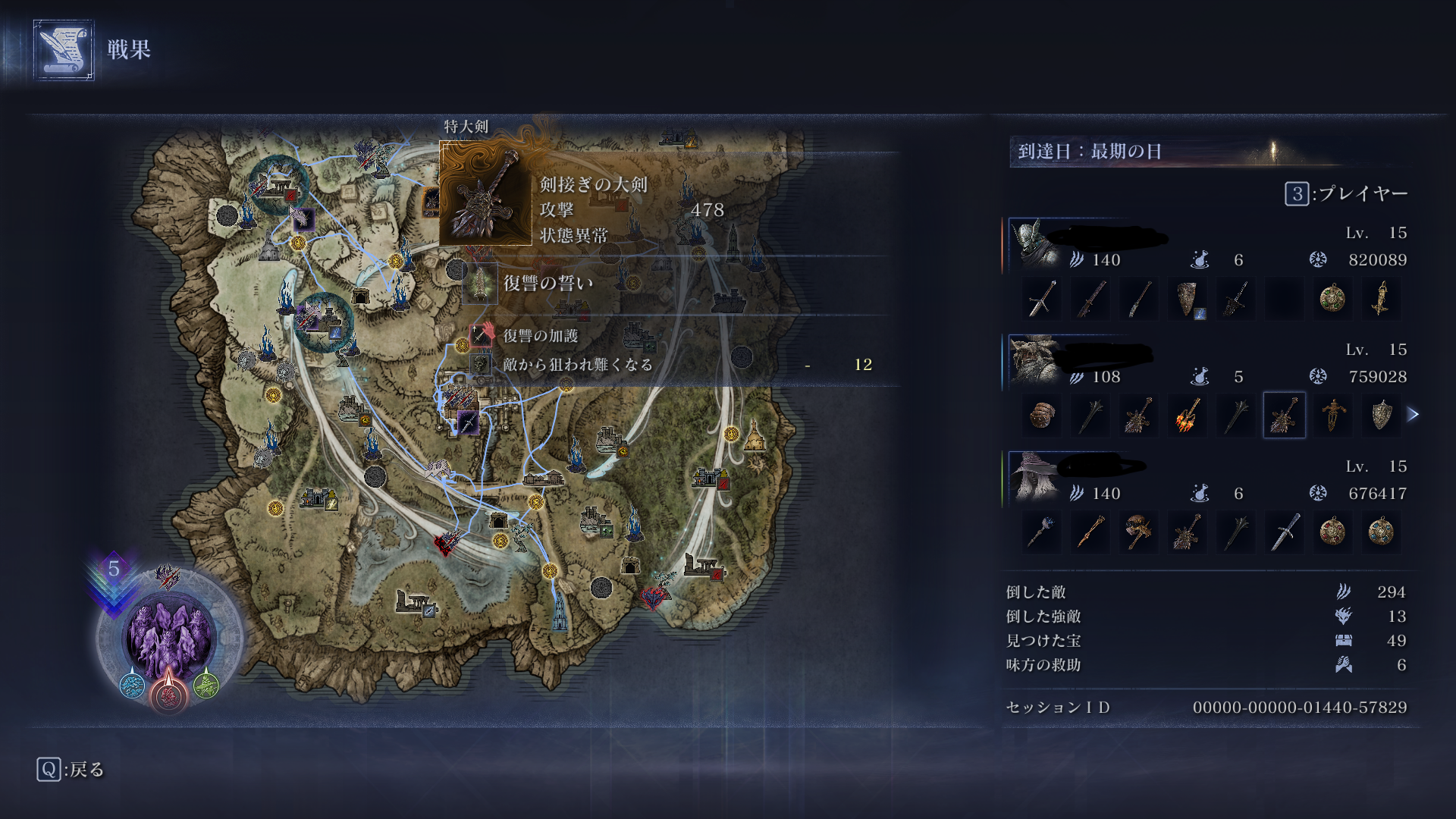Click the green witch-hat player marker
Image resolution: width=1456 pixels, height=819 pixels.
click(x=206, y=686)
